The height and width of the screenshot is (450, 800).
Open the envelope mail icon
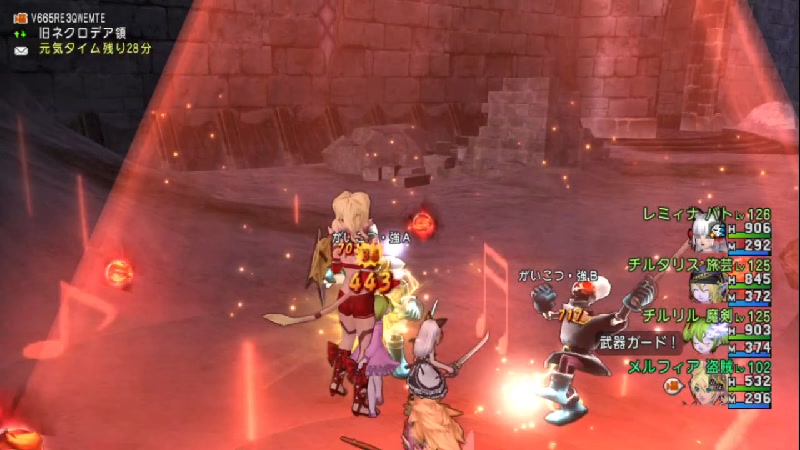(19, 47)
